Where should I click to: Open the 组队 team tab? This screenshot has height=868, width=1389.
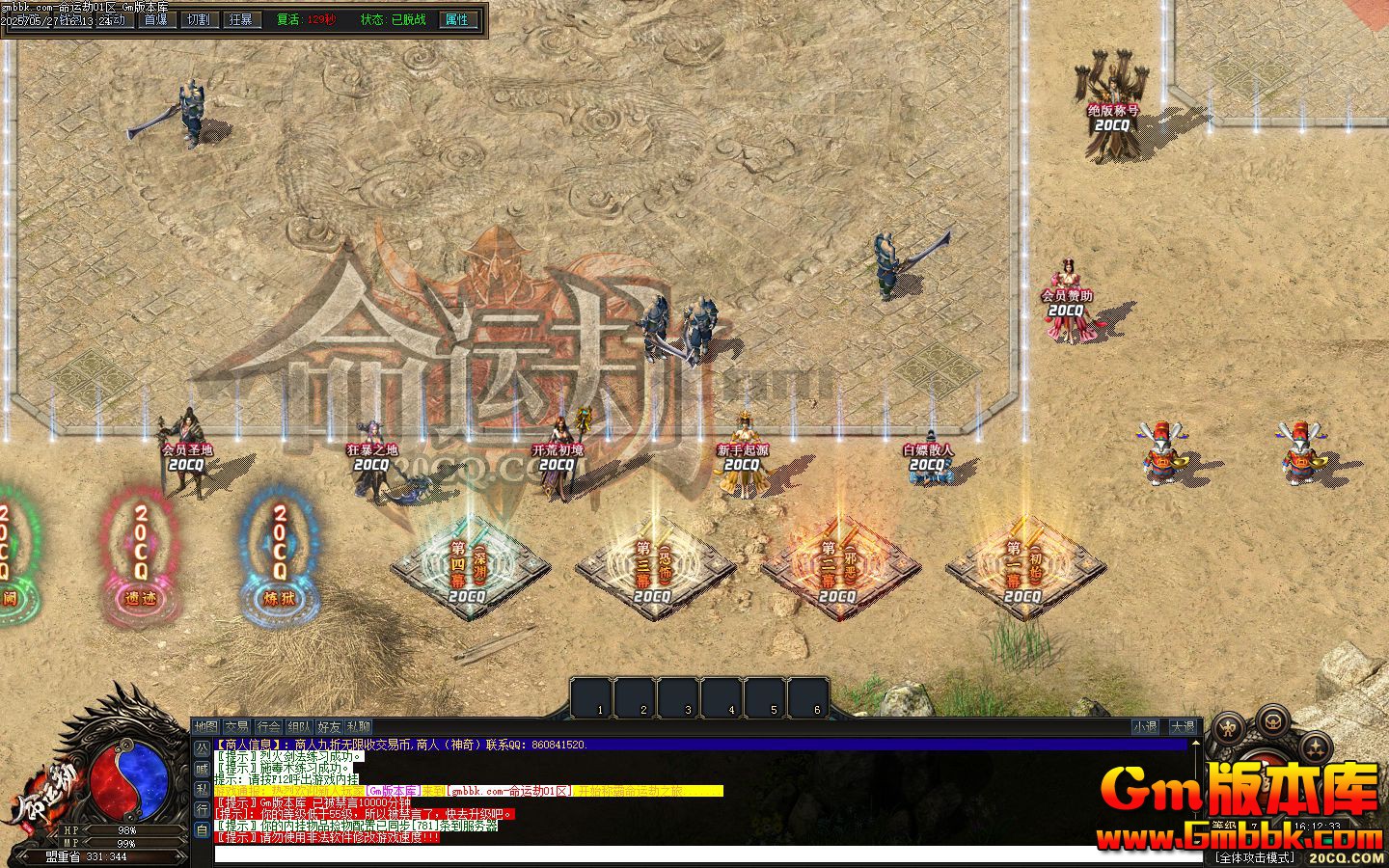298,727
